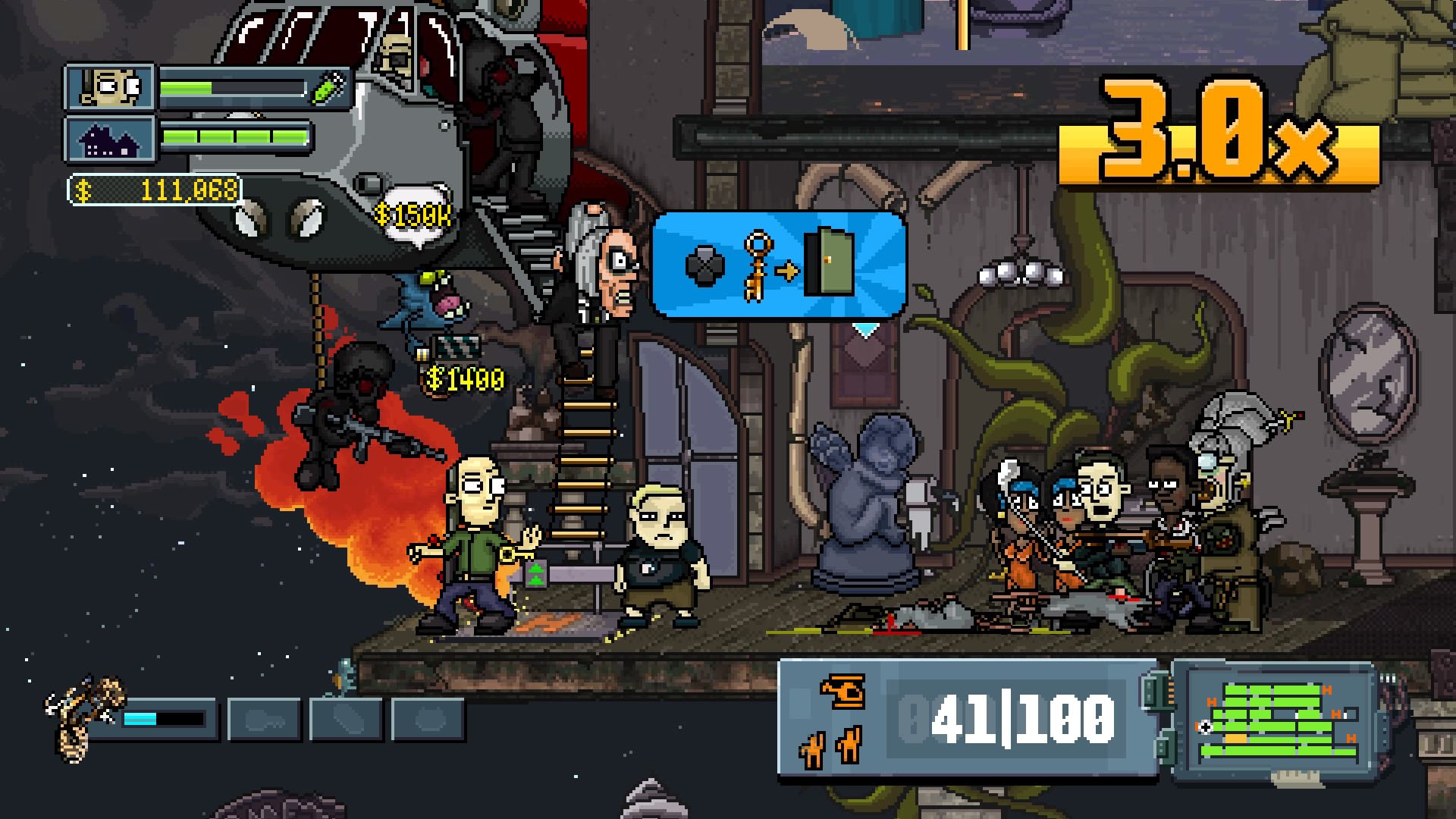Click the $150K price bubble

coord(413,216)
